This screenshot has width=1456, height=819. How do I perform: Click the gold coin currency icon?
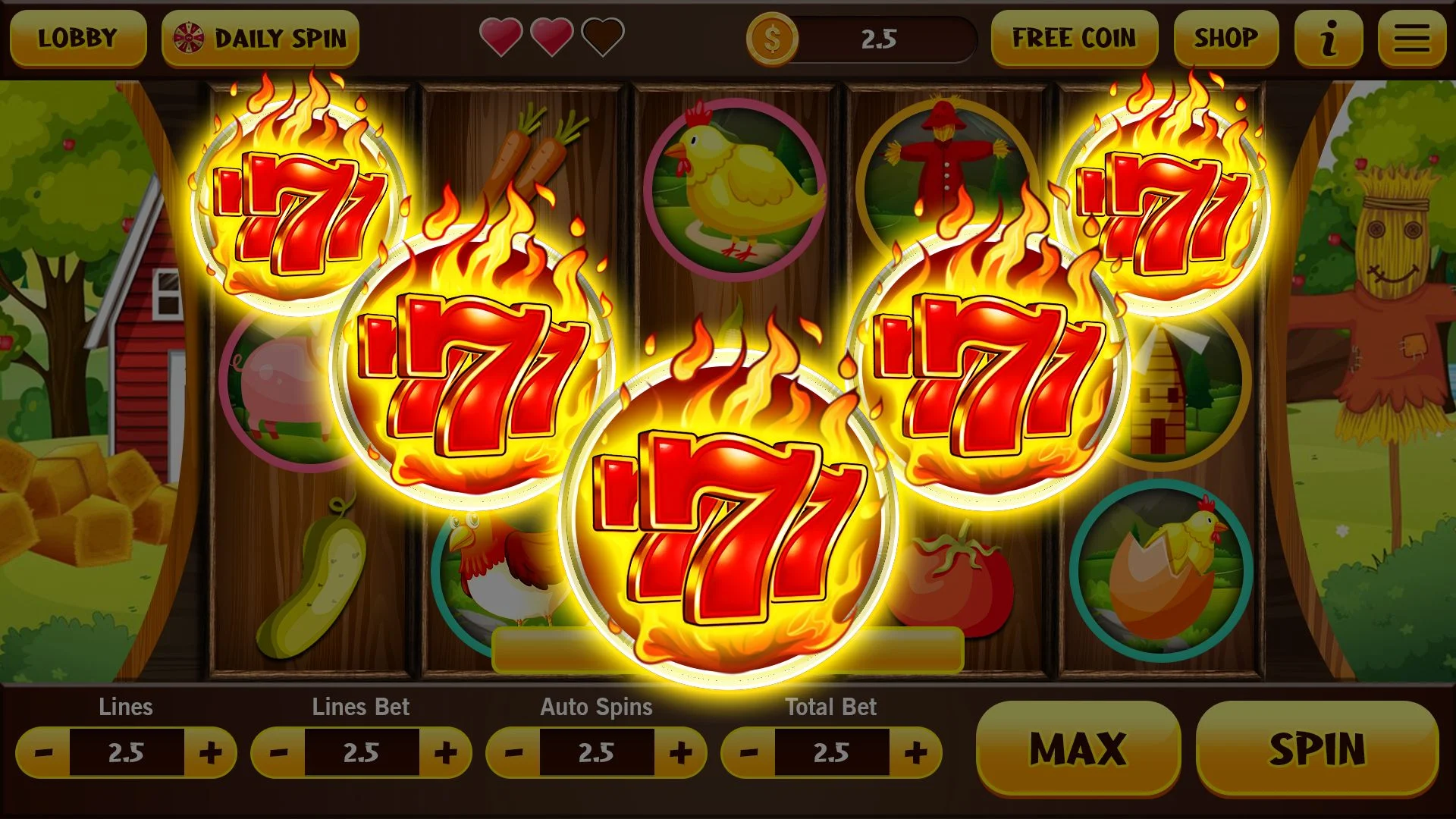(x=772, y=39)
